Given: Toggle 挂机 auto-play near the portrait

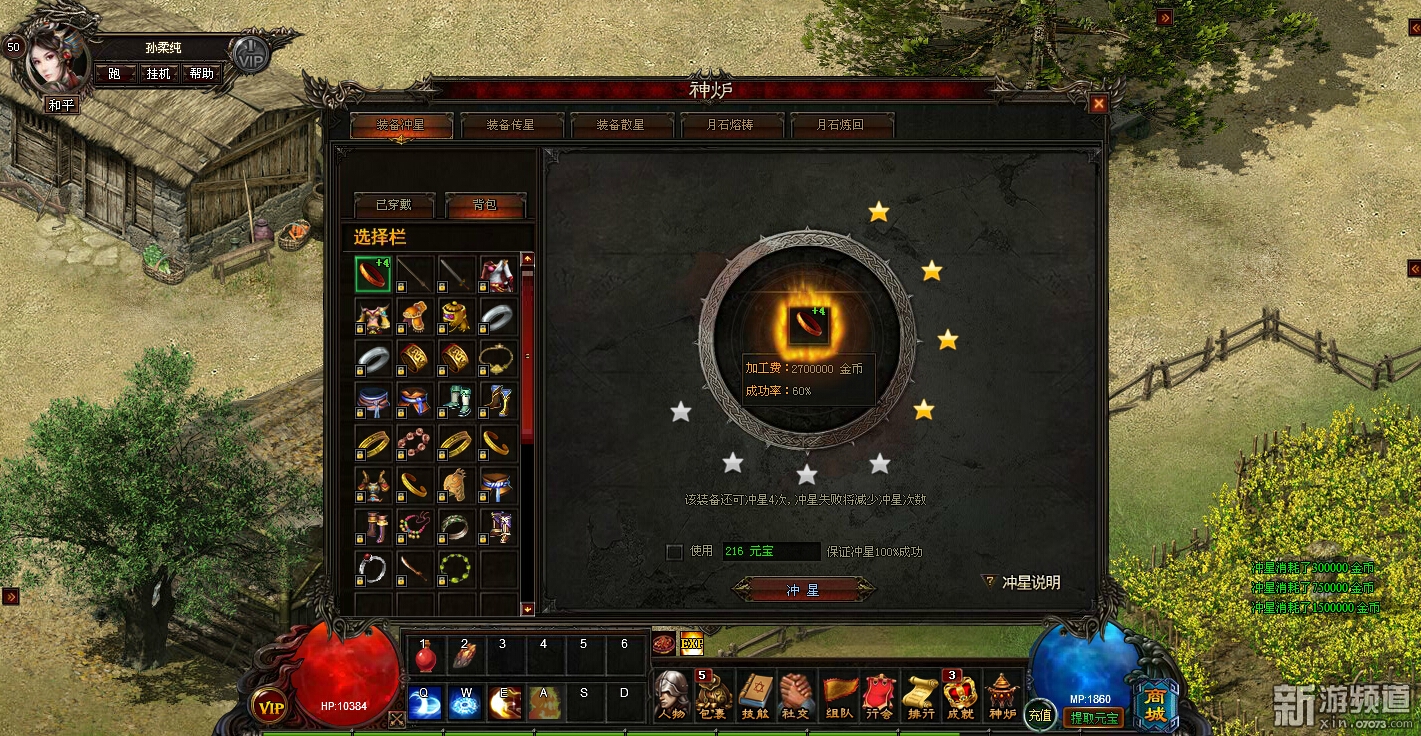Looking at the screenshot, I should pos(158,74).
